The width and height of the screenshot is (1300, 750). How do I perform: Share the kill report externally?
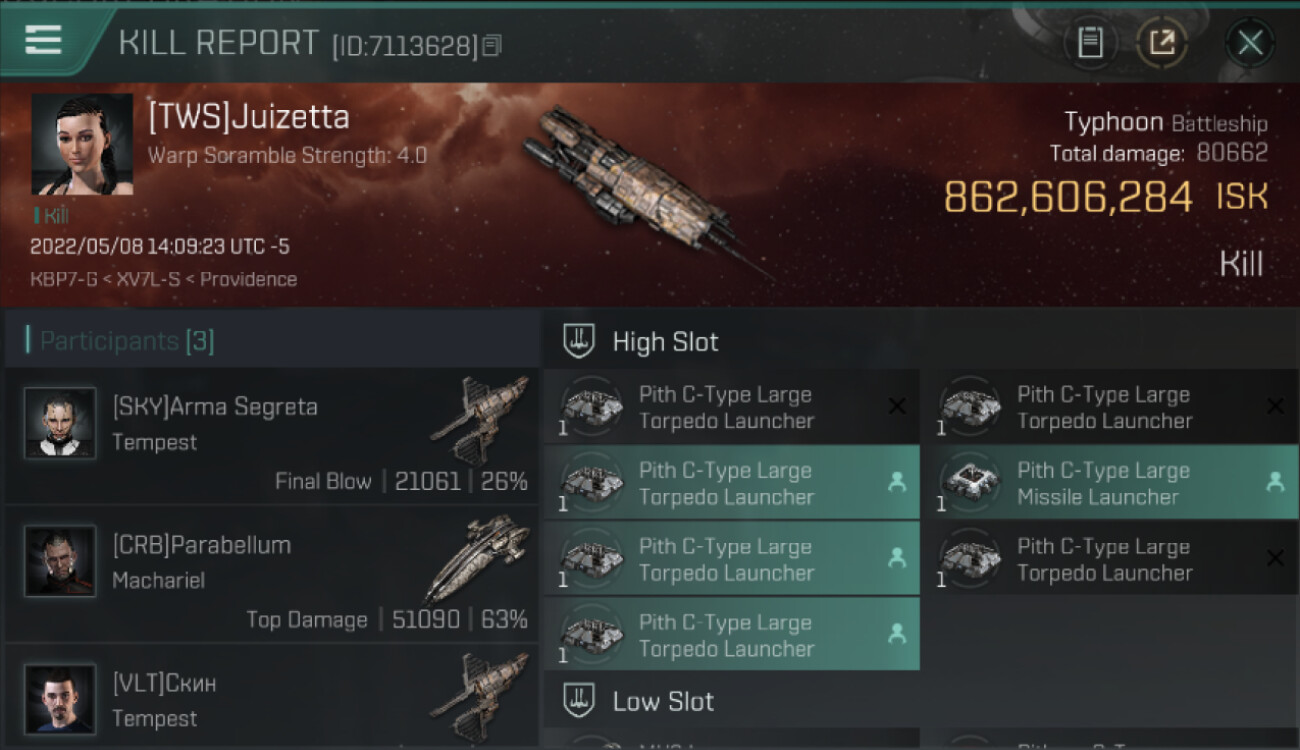(1162, 43)
